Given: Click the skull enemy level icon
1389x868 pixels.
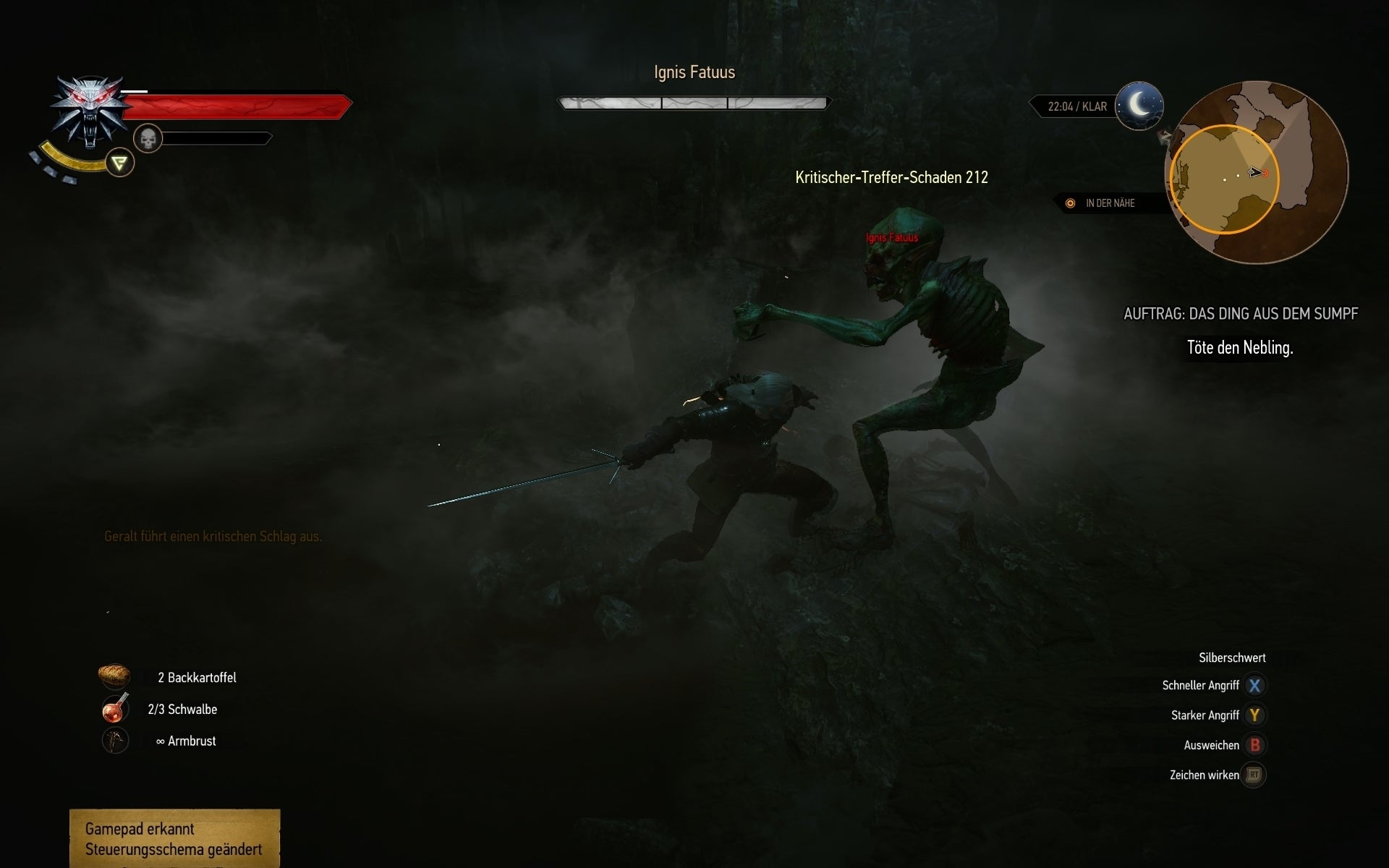Looking at the screenshot, I should tap(147, 137).
